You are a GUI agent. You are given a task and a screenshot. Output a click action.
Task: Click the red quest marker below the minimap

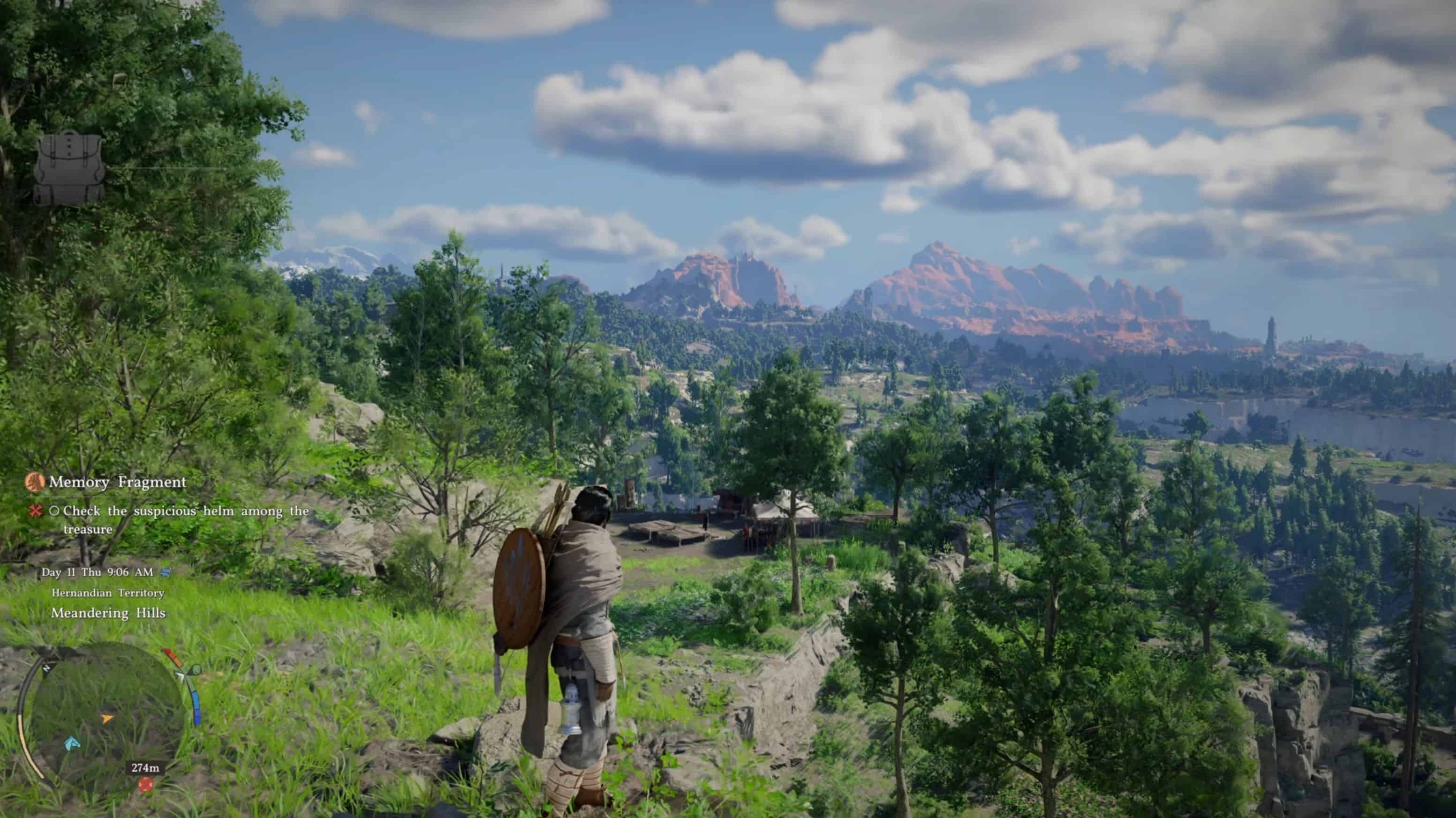tap(146, 784)
